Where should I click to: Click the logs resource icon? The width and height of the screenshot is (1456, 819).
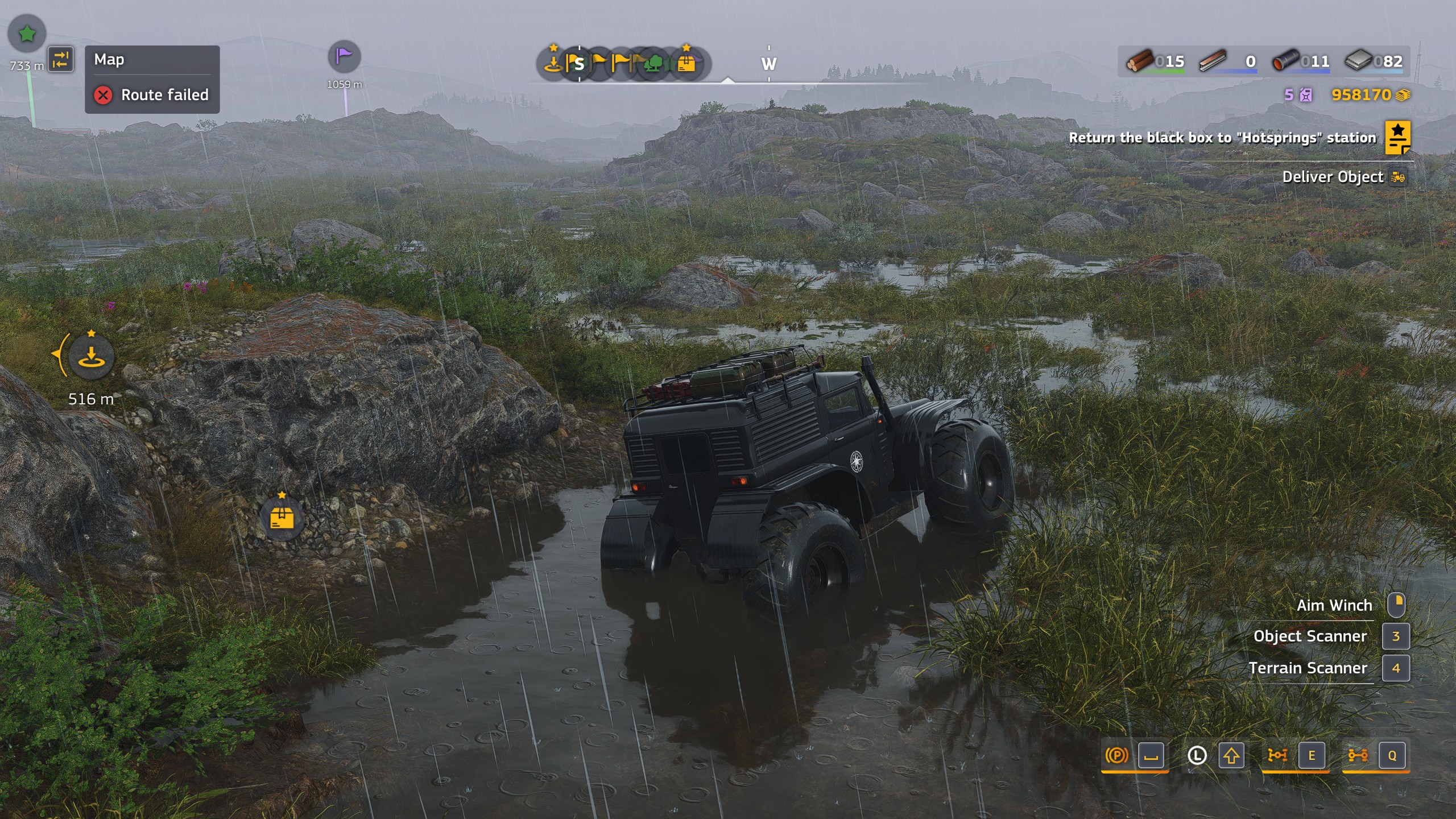click(1139, 61)
